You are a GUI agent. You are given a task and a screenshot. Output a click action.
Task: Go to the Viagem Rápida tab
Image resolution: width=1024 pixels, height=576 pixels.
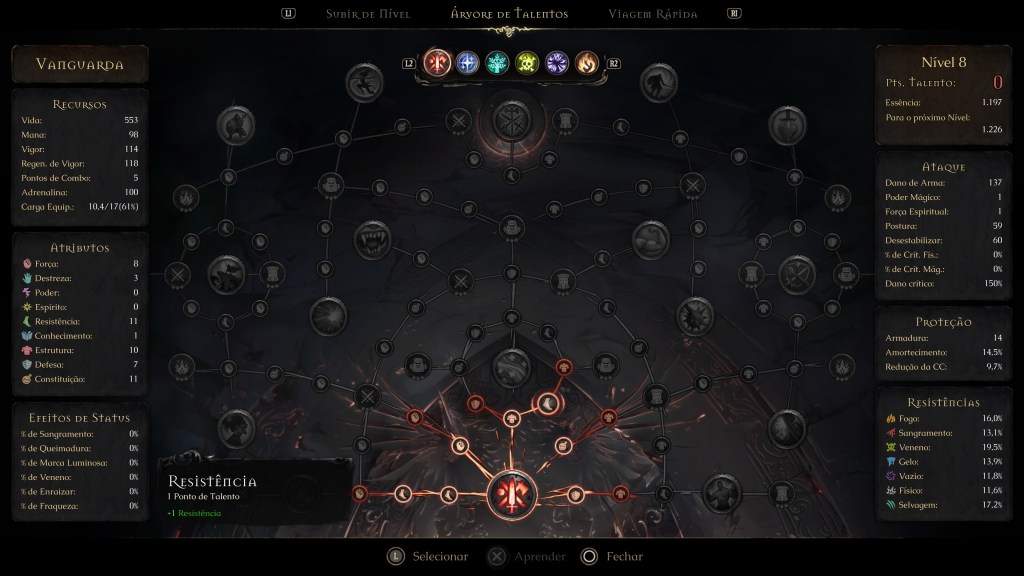pyautogui.click(x=652, y=14)
